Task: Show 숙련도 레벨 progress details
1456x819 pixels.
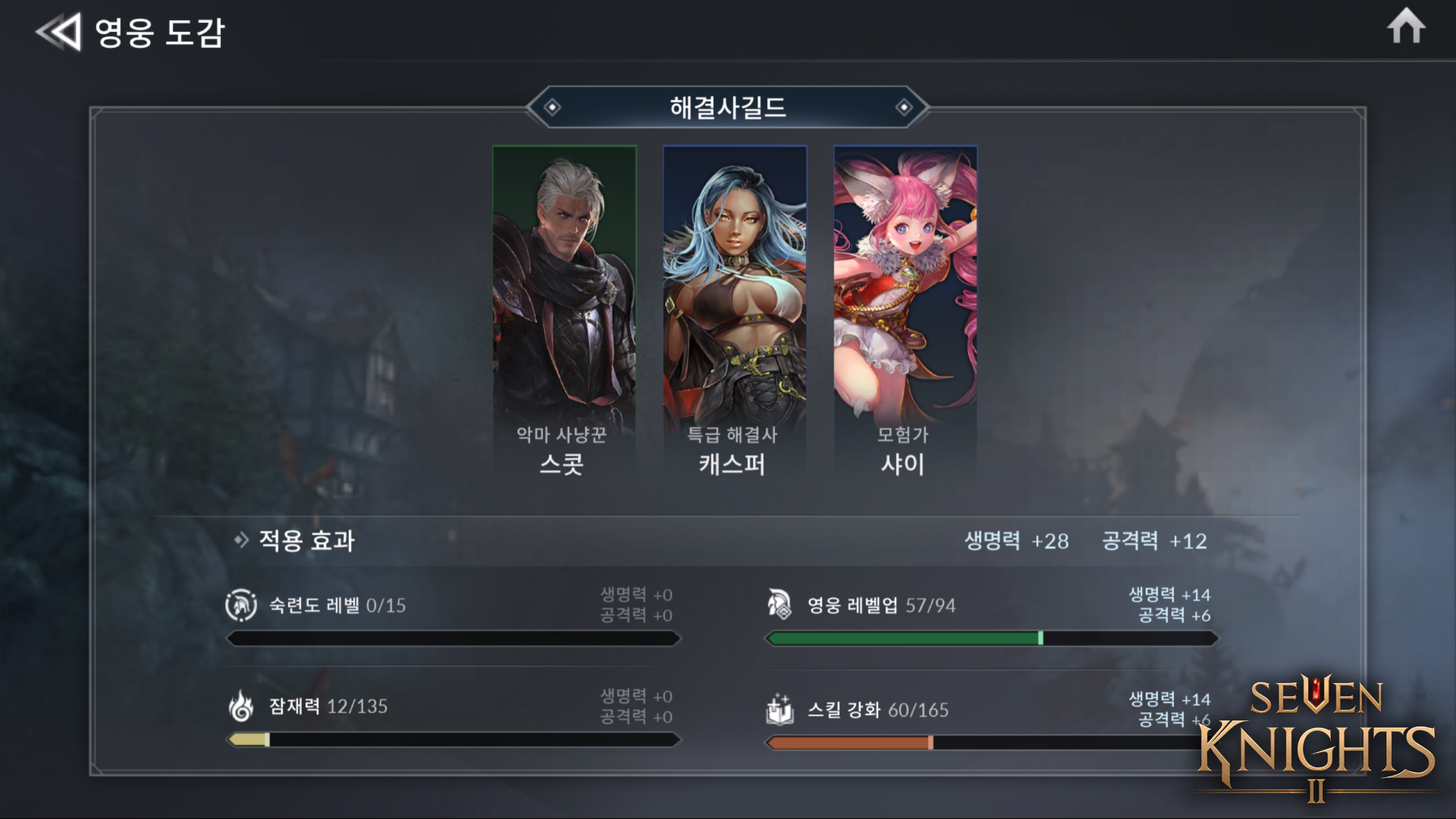Action: click(453, 616)
